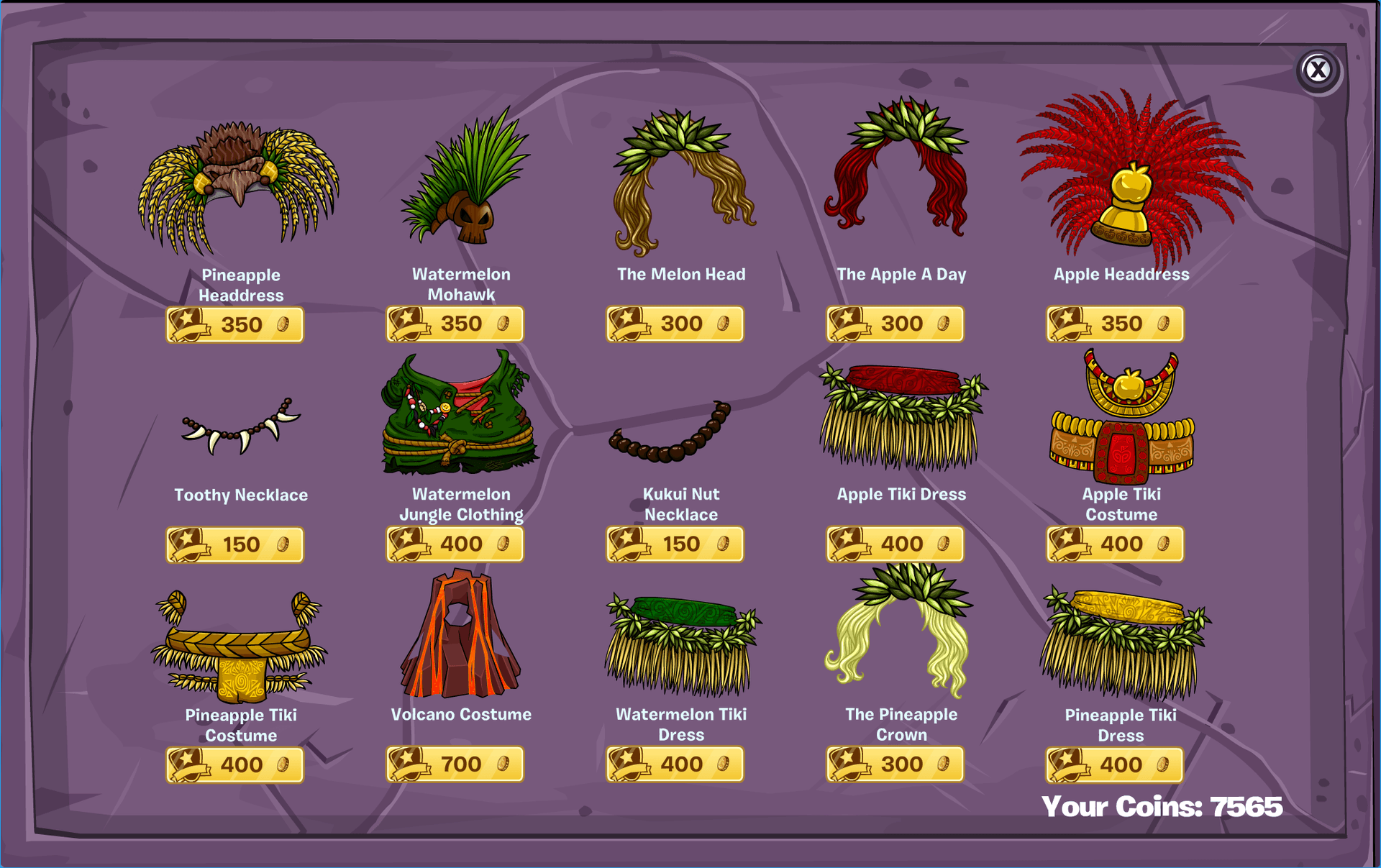
Task: Buy the Pineapple Tiki Costume
Action: pos(235,765)
